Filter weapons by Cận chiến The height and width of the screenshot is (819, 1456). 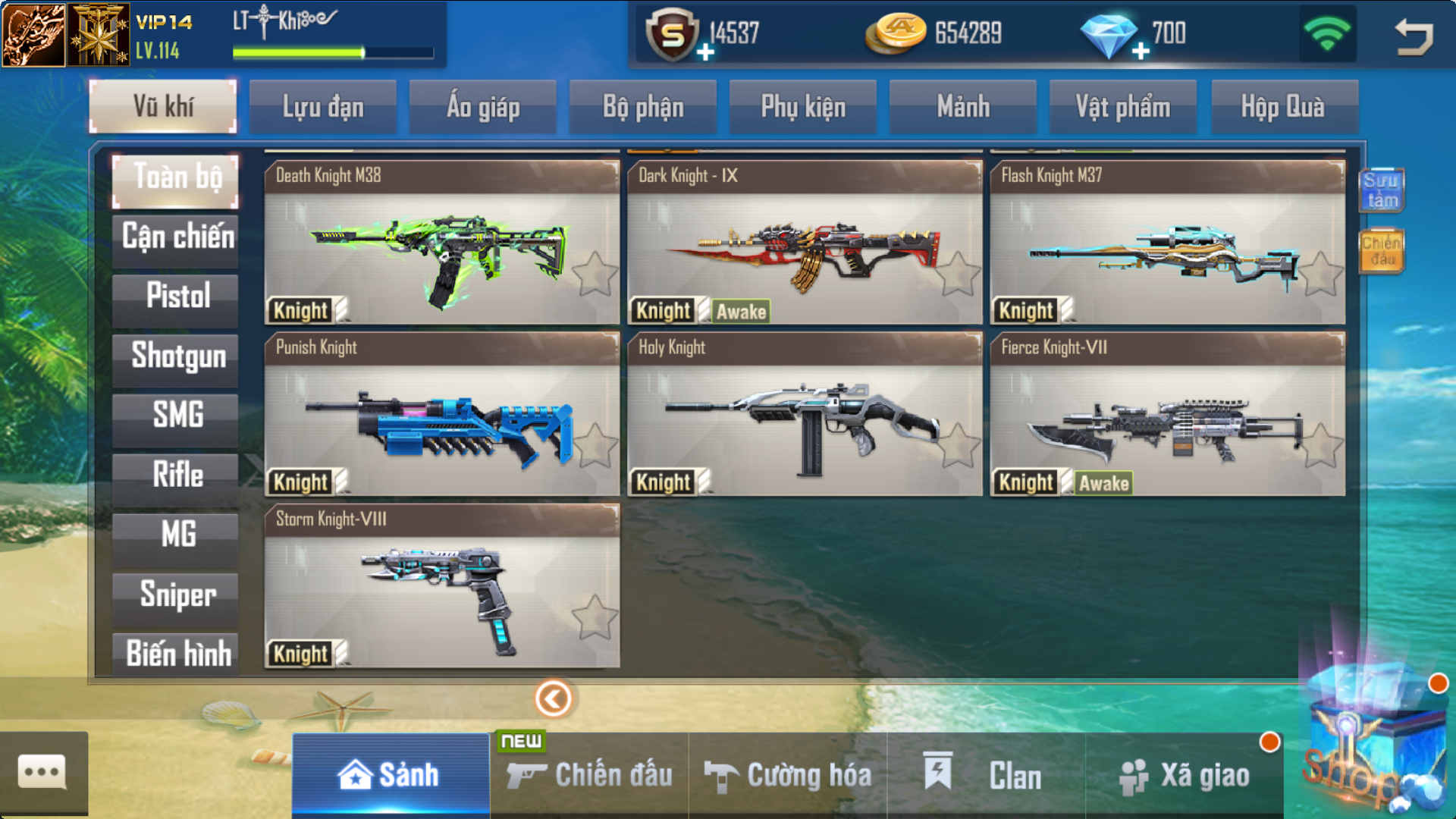[x=177, y=237]
